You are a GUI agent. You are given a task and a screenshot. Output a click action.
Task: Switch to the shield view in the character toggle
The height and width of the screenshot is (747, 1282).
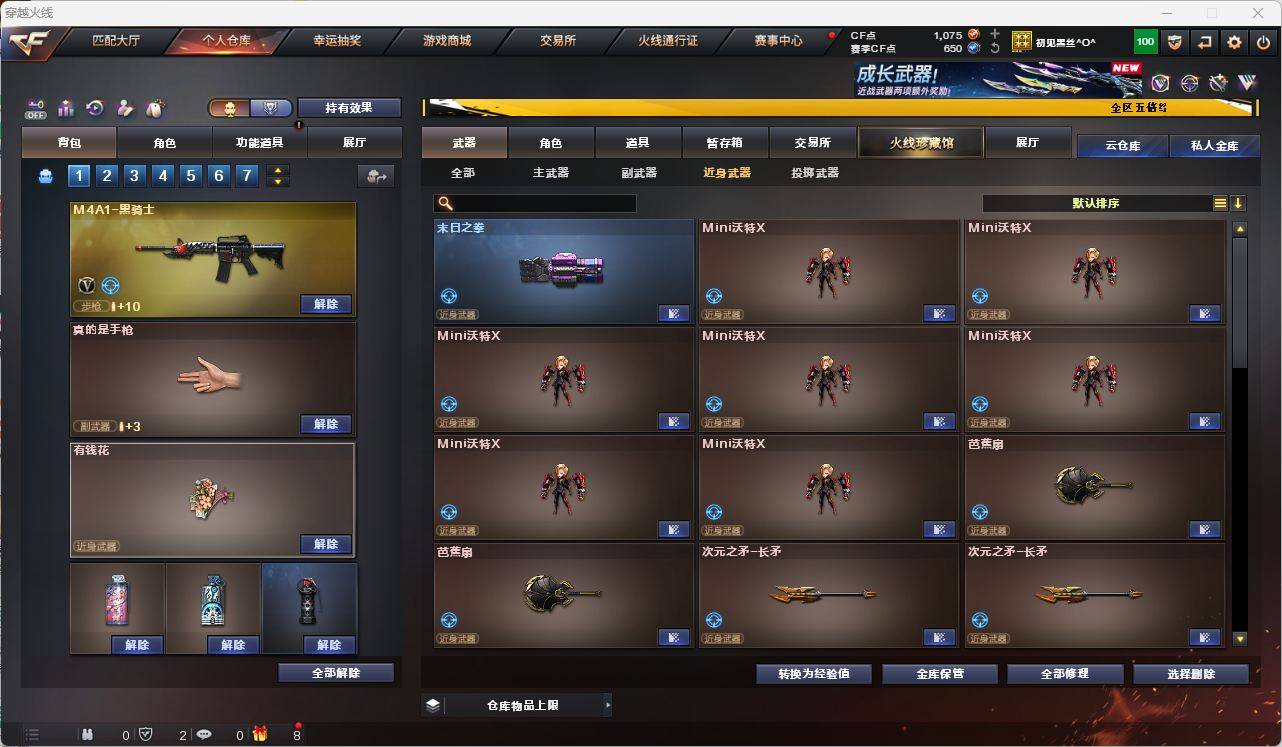coord(268,108)
